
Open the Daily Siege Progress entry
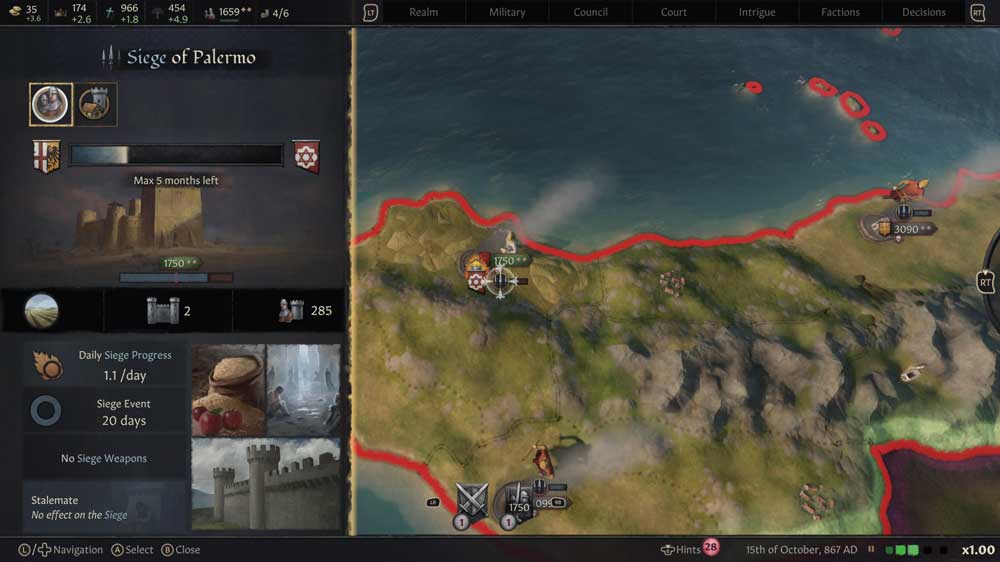click(105, 366)
